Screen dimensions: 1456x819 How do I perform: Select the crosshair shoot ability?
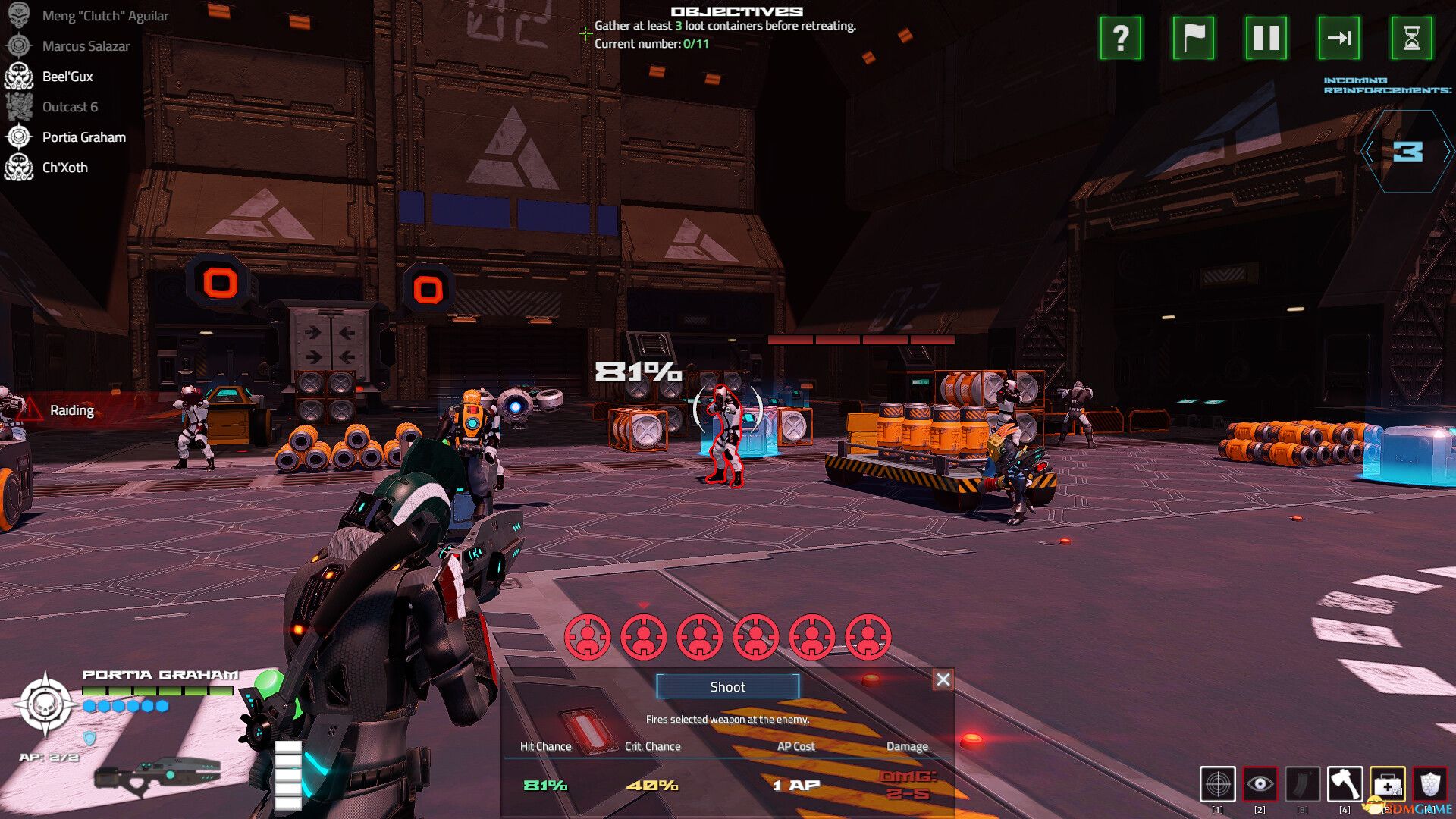click(x=1218, y=784)
